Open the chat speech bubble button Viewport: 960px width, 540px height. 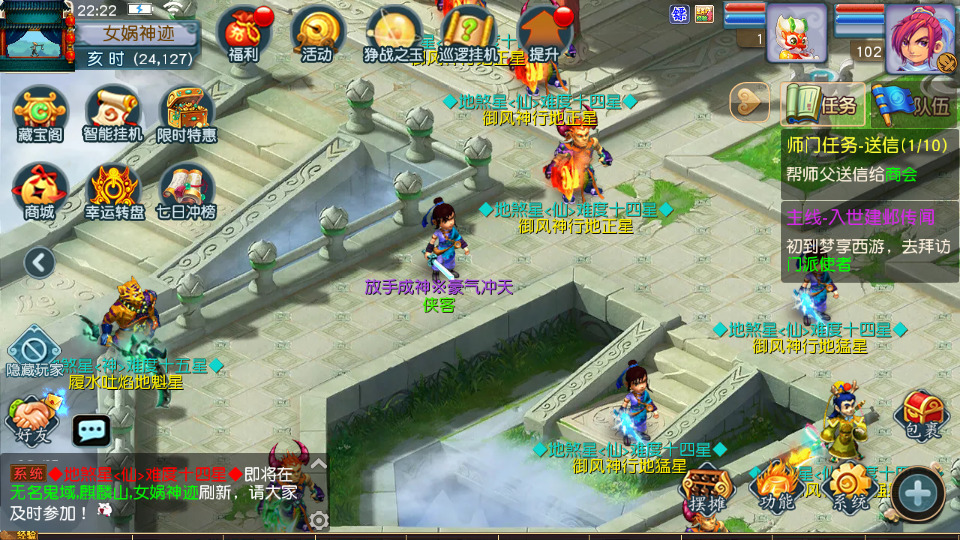coord(92,431)
